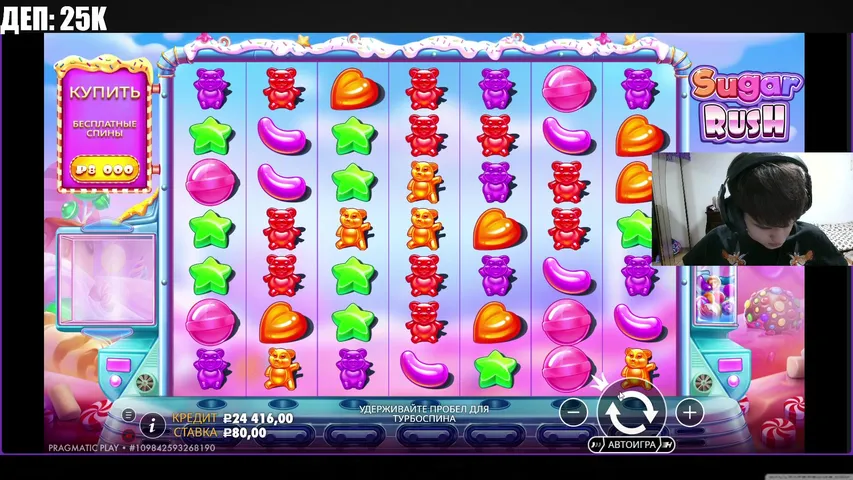
Task: Spin the reels with the circular arrows button
Action: coord(631,409)
